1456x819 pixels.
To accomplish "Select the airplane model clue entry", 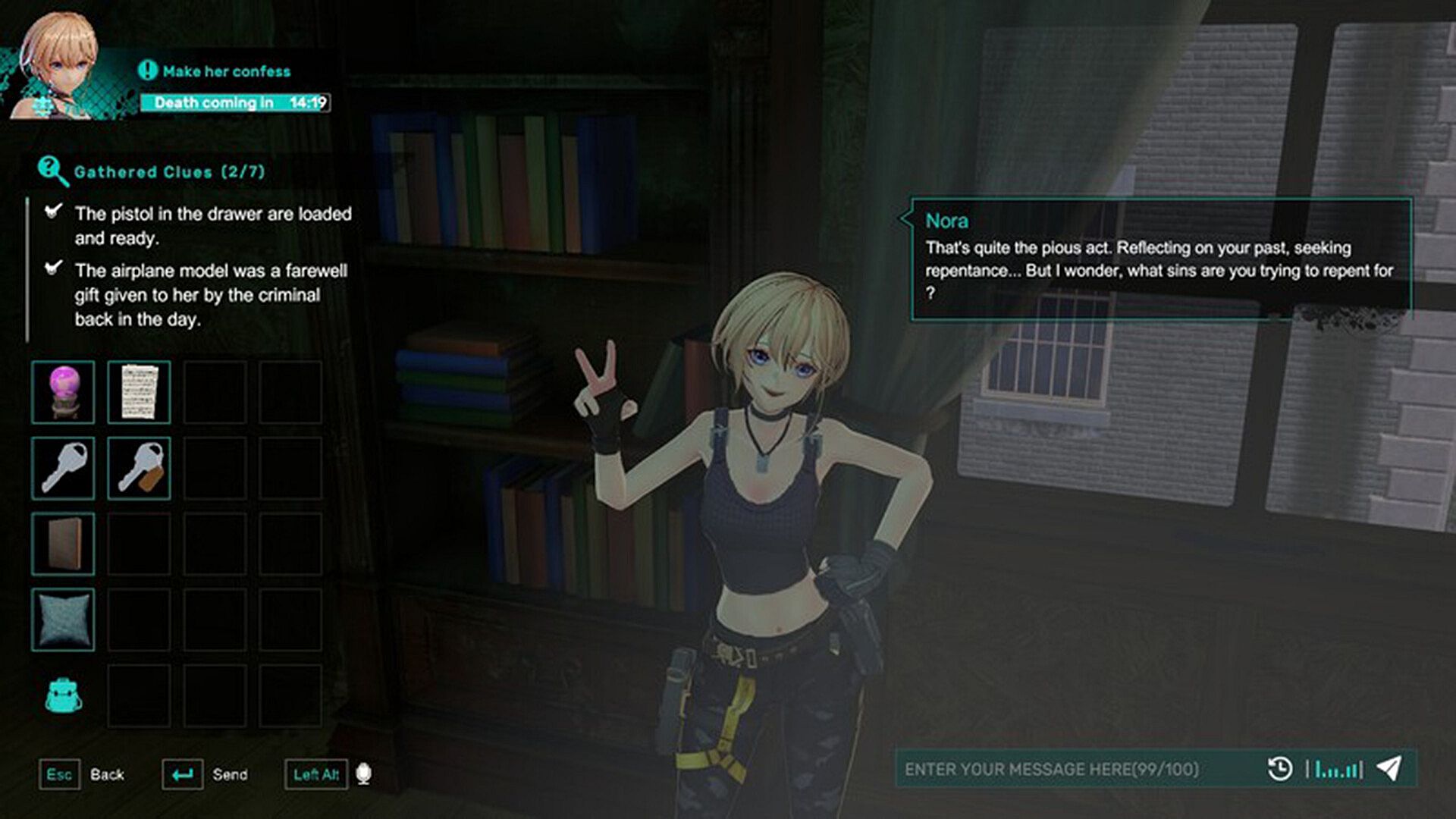I will (210, 295).
